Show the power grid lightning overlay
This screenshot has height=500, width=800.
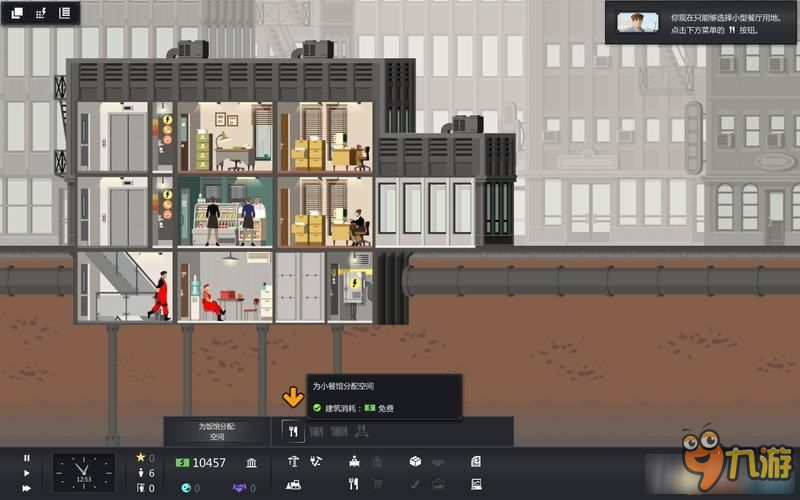tap(41, 13)
